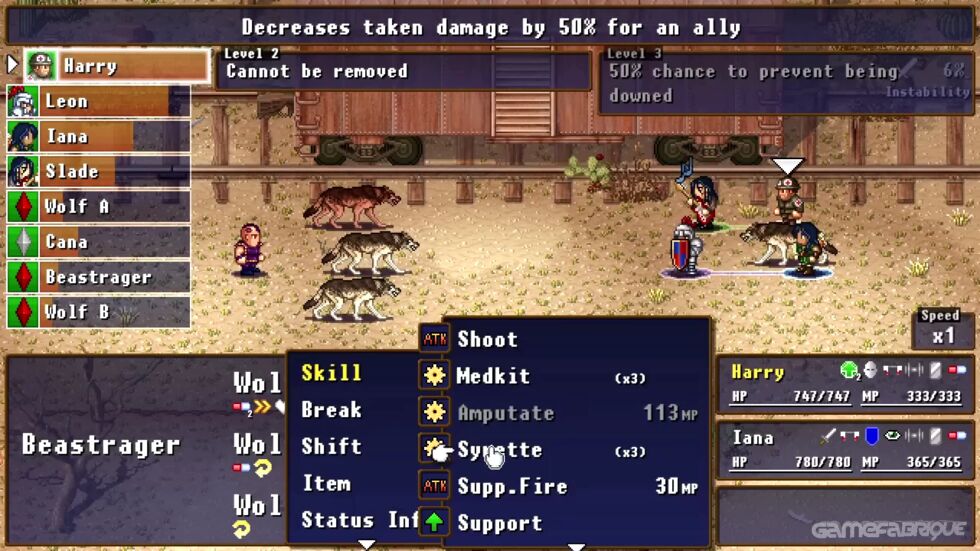Screen dimensions: 980x551
Task: Use the Shoot skill
Action: pos(487,340)
